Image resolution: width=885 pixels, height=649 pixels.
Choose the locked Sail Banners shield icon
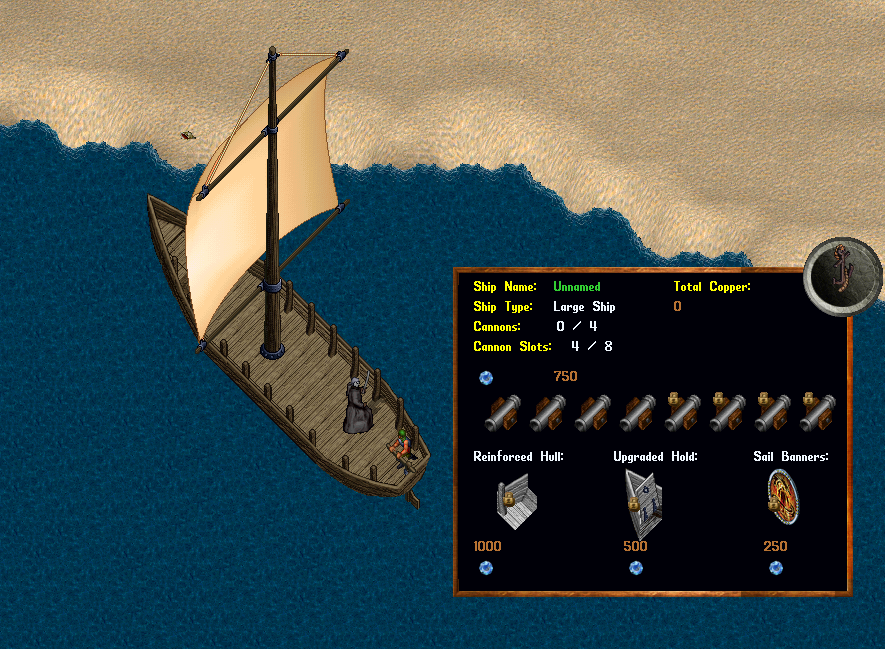pos(784,498)
